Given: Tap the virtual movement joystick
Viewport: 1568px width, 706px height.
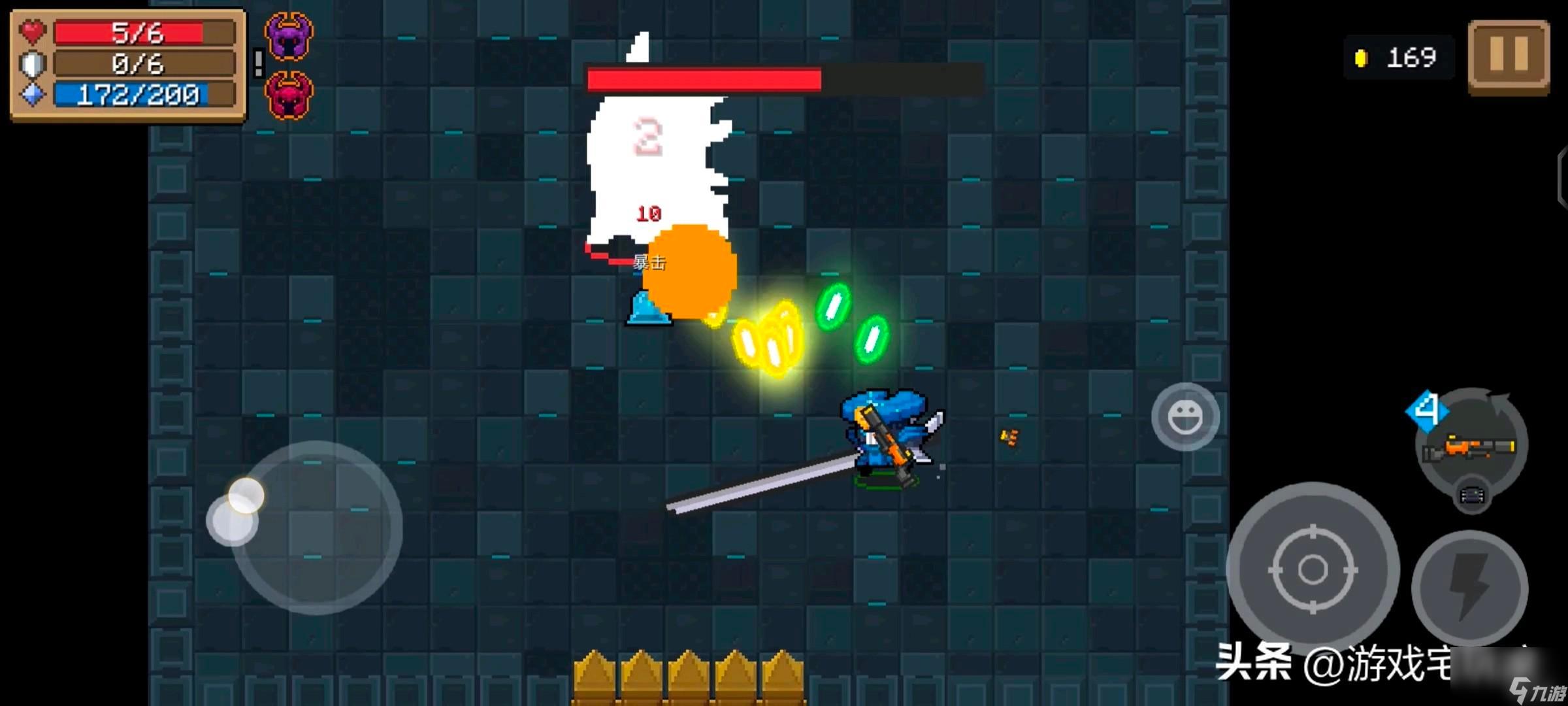Looking at the screenshot, I should [316, 527].
